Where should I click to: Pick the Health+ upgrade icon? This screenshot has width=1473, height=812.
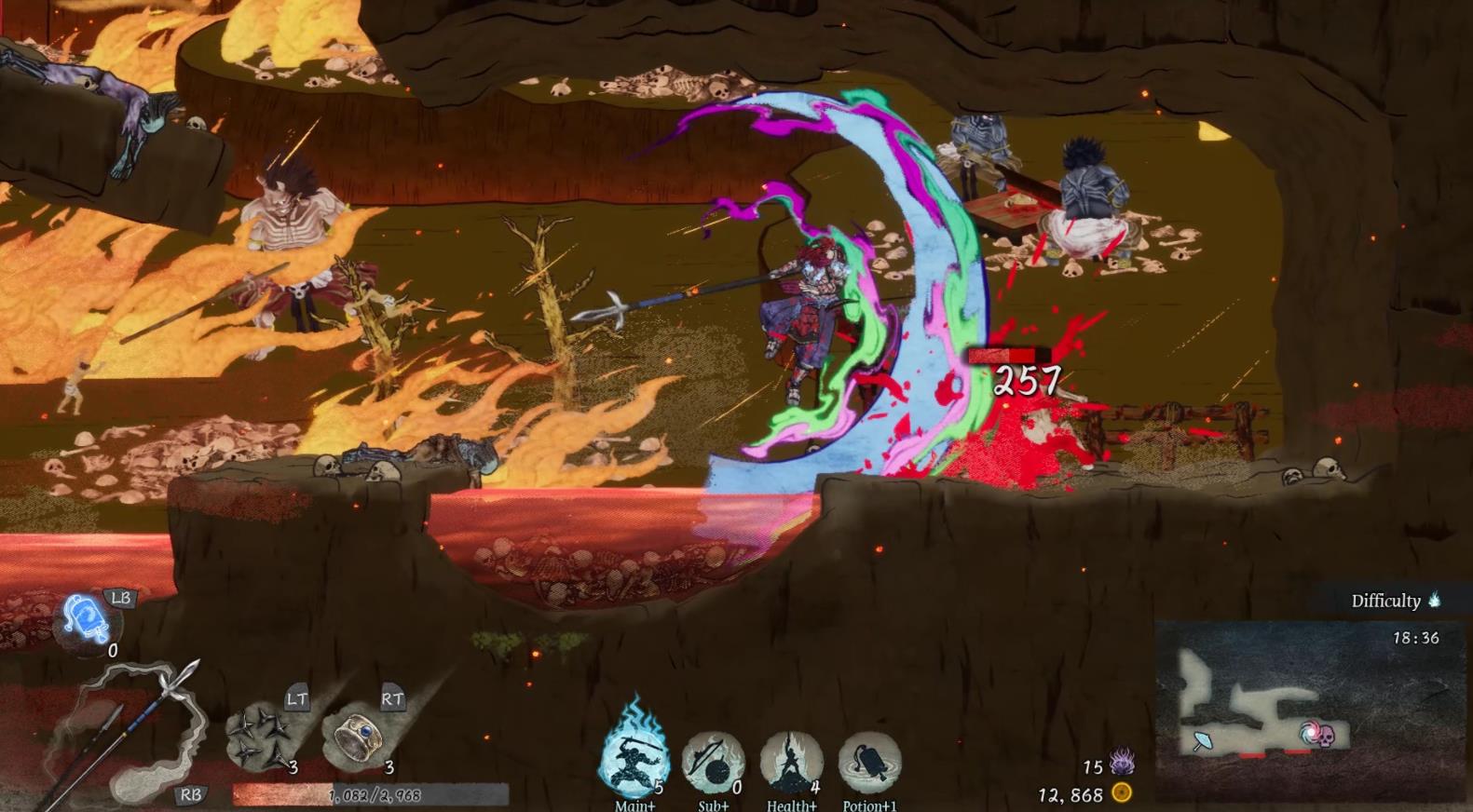click(x=791, y=762)
